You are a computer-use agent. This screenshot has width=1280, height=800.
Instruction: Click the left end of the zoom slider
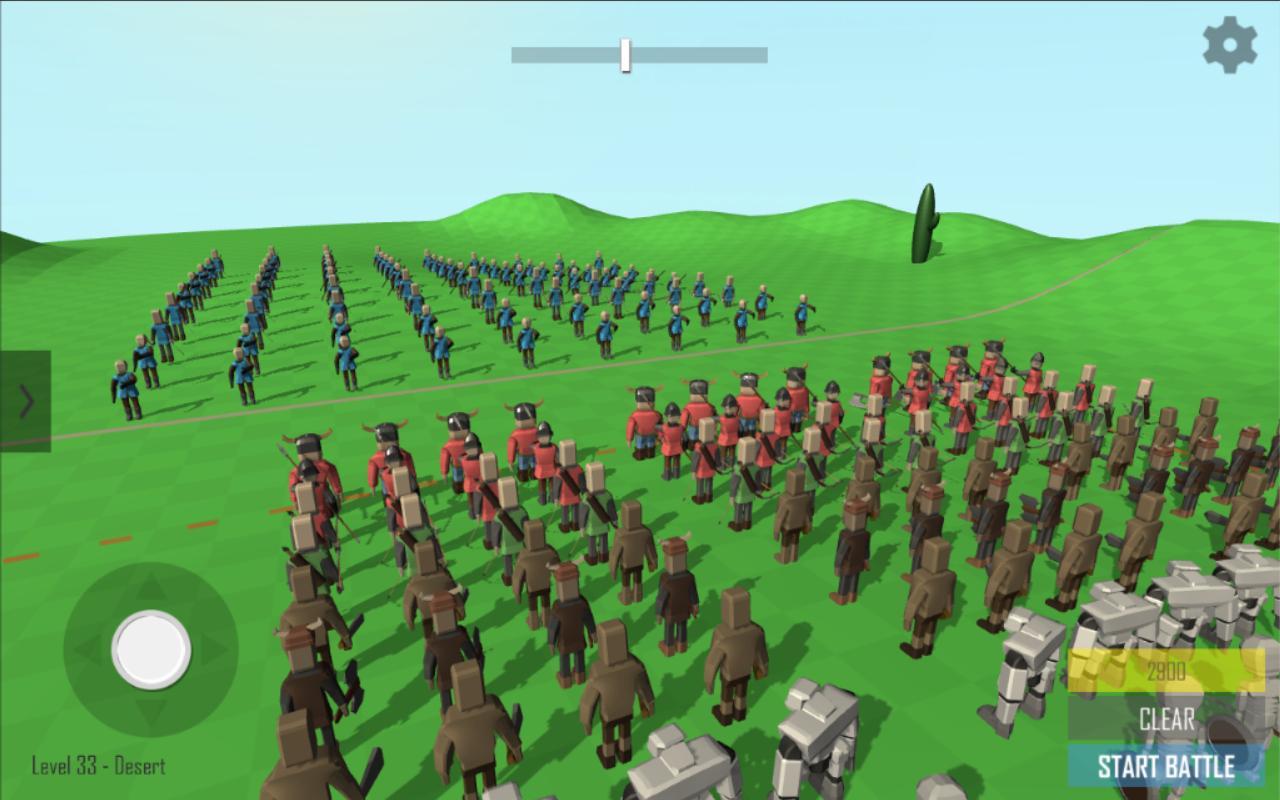(515, 56)
